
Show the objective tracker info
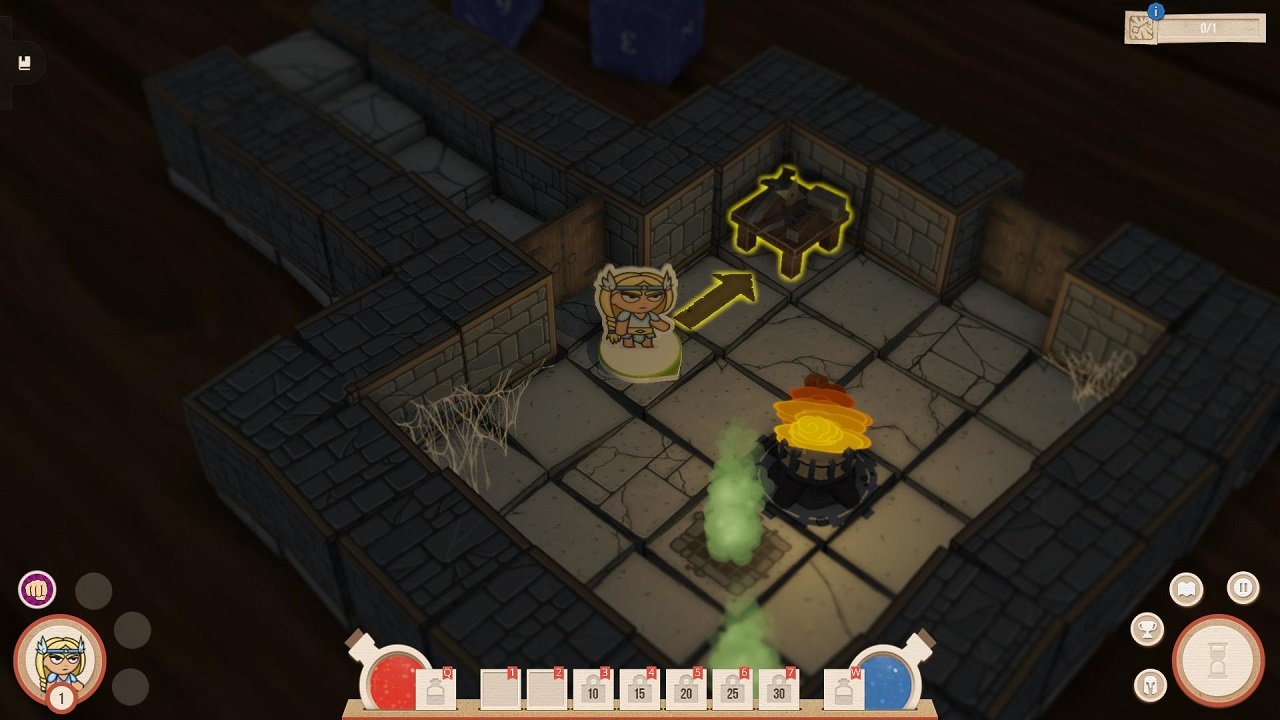tap(1156, 12)
